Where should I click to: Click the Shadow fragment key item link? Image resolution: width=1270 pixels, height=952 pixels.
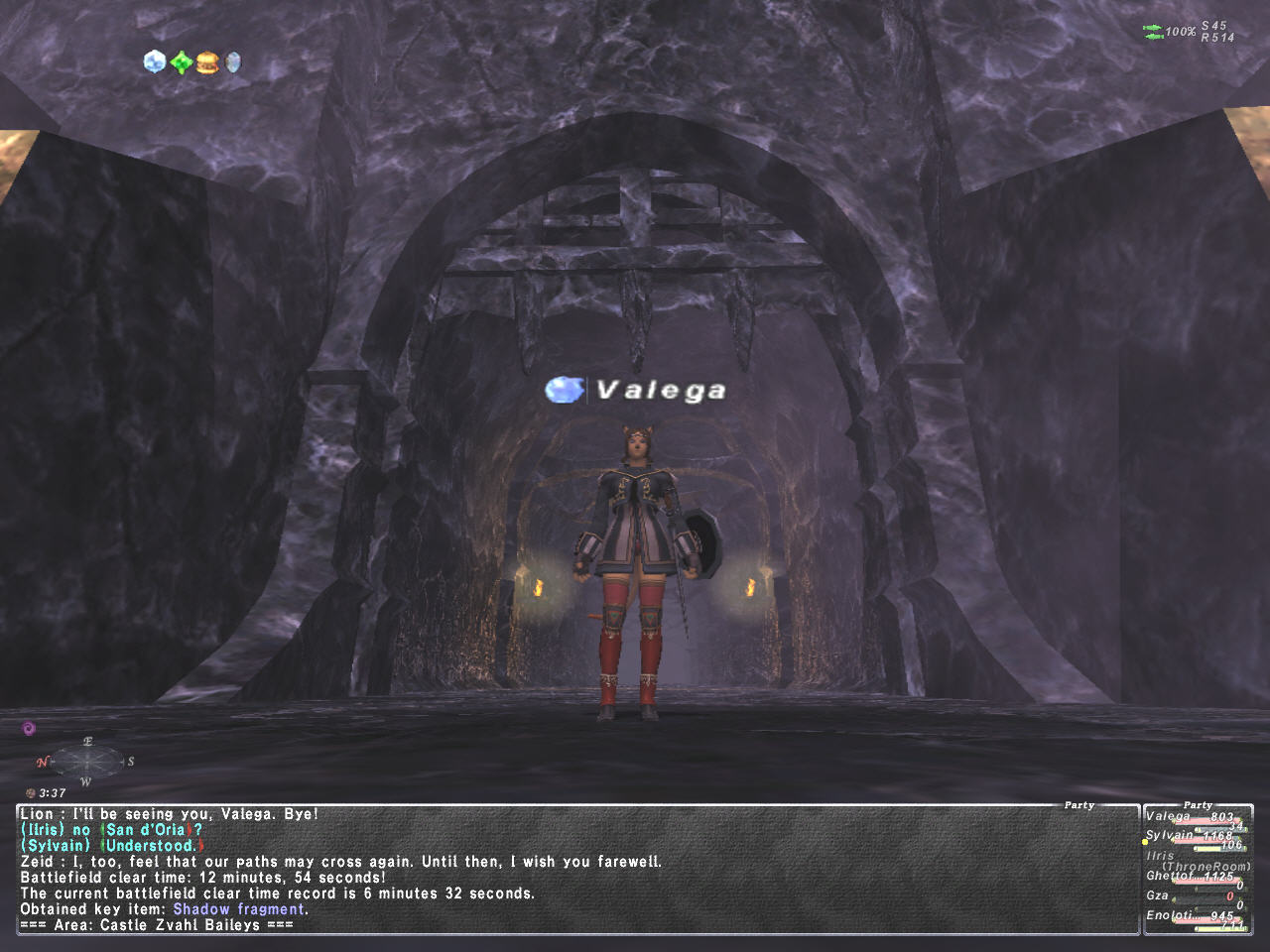pyautogui.click(x=239, y=909)
